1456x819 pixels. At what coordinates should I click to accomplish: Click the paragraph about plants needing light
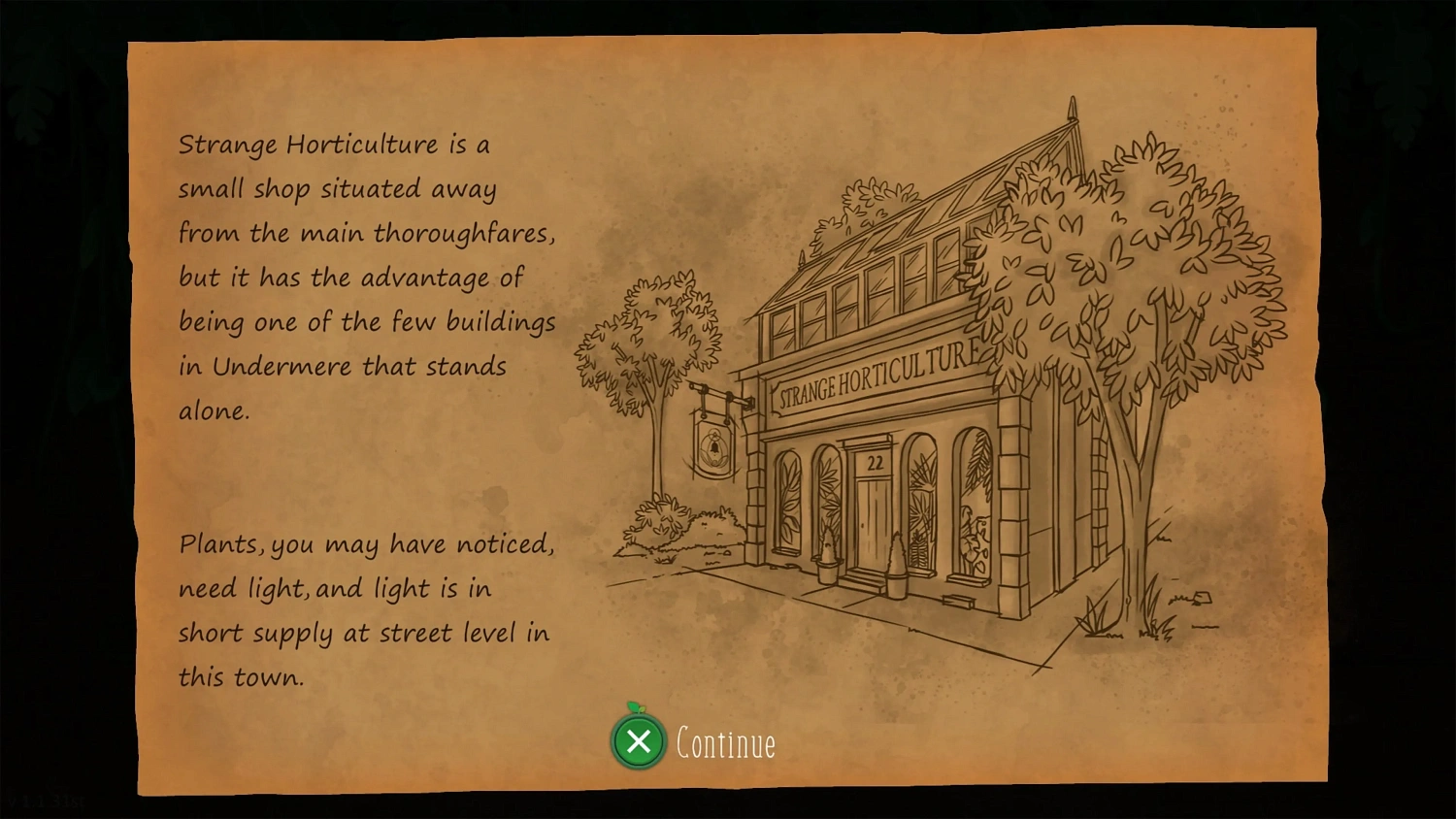pyautogui.click(x=364, y=611)
